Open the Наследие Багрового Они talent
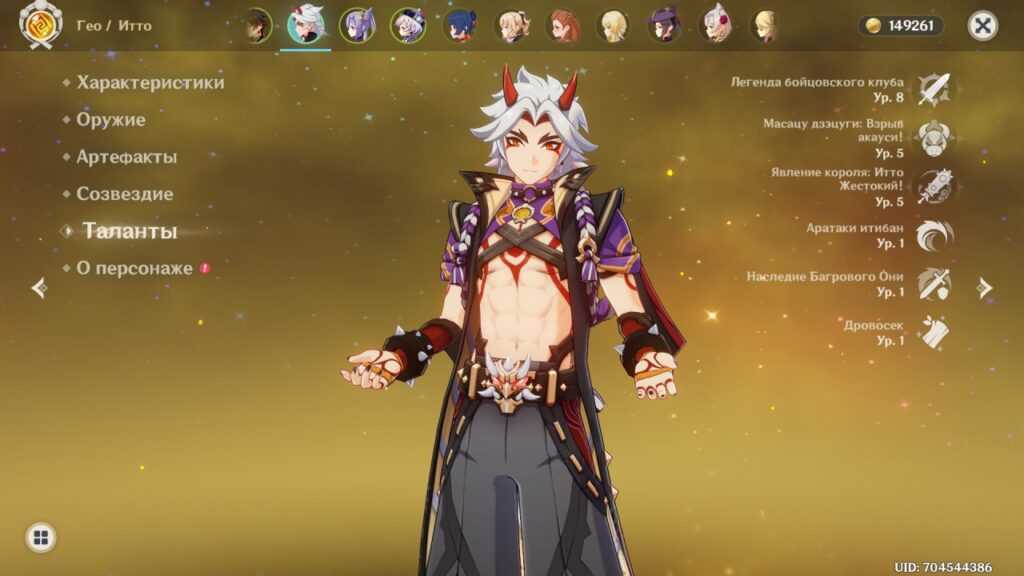The width and height of the screenshot is (1024, 576). [934, 284]
